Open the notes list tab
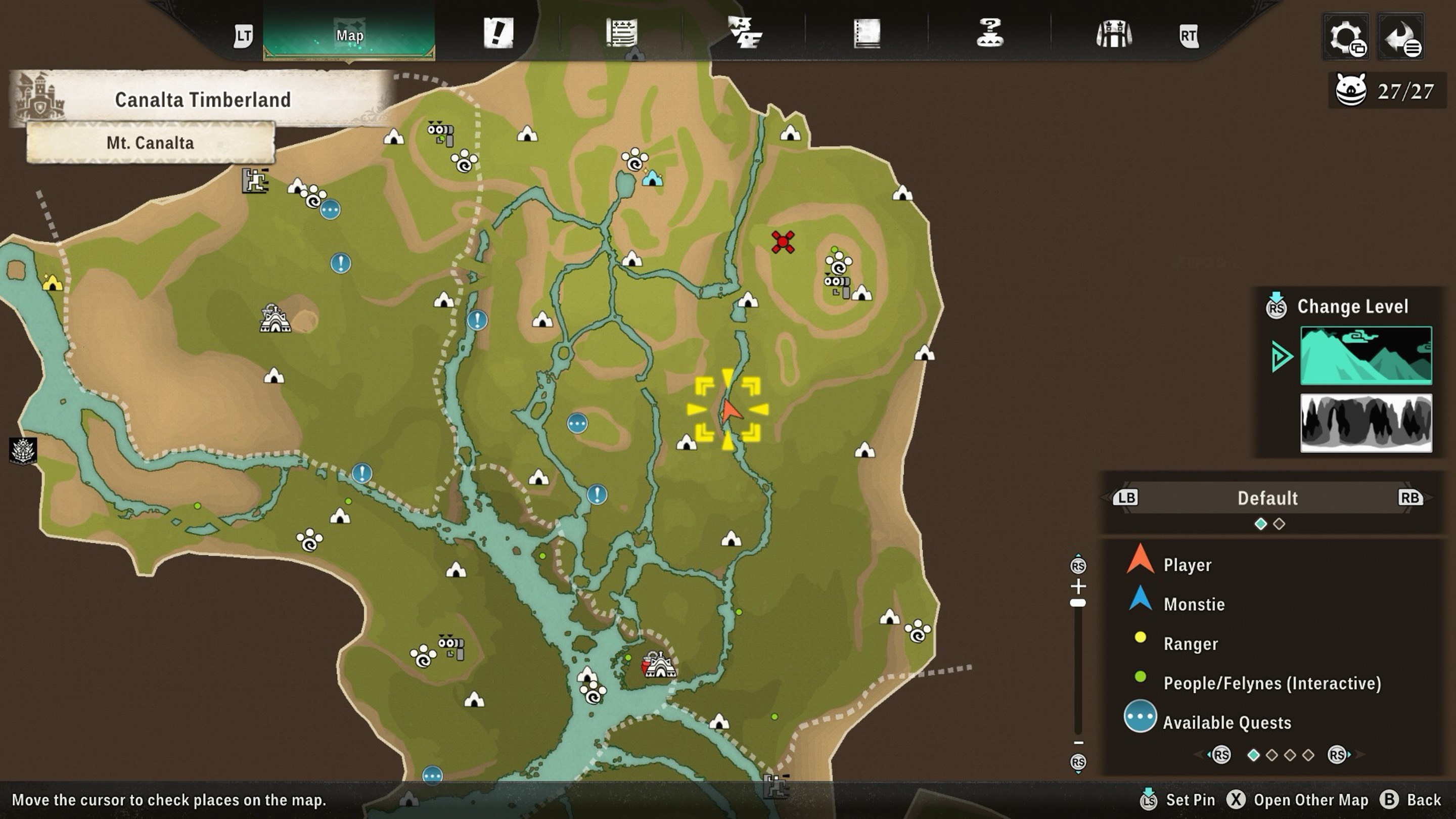The width and height of the screenshot is (1456, 819). (622, 33)
